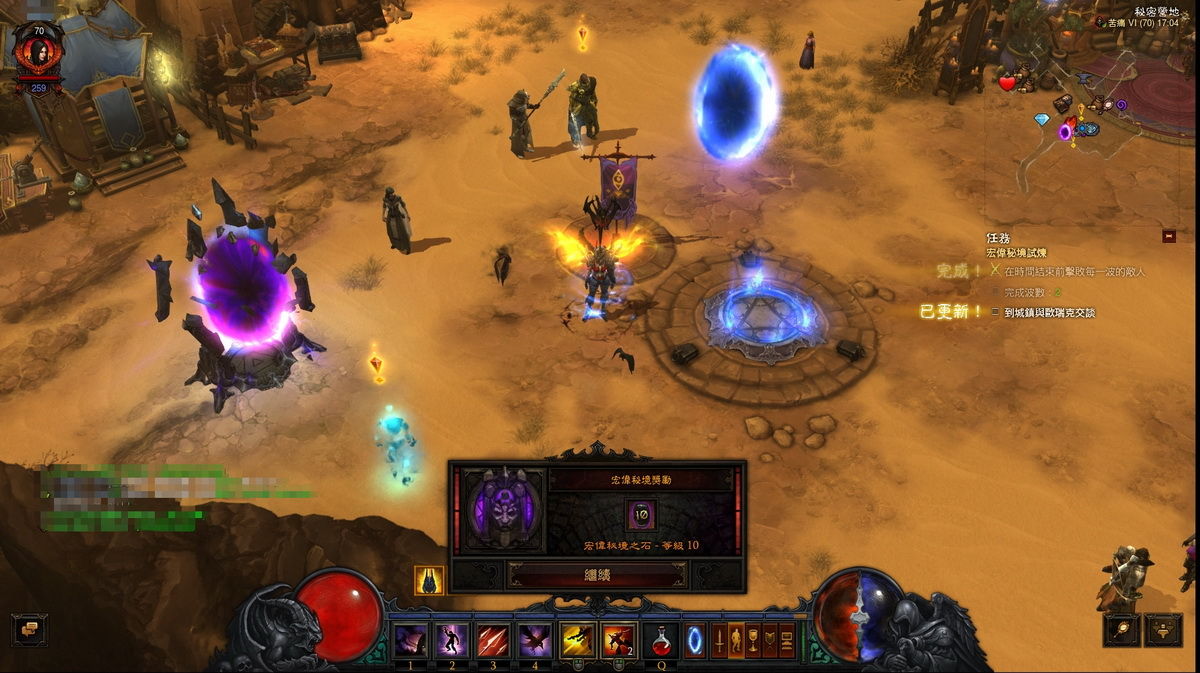1200x673 pixels.
Task: Cast the blue town portal
Action: 695,640
